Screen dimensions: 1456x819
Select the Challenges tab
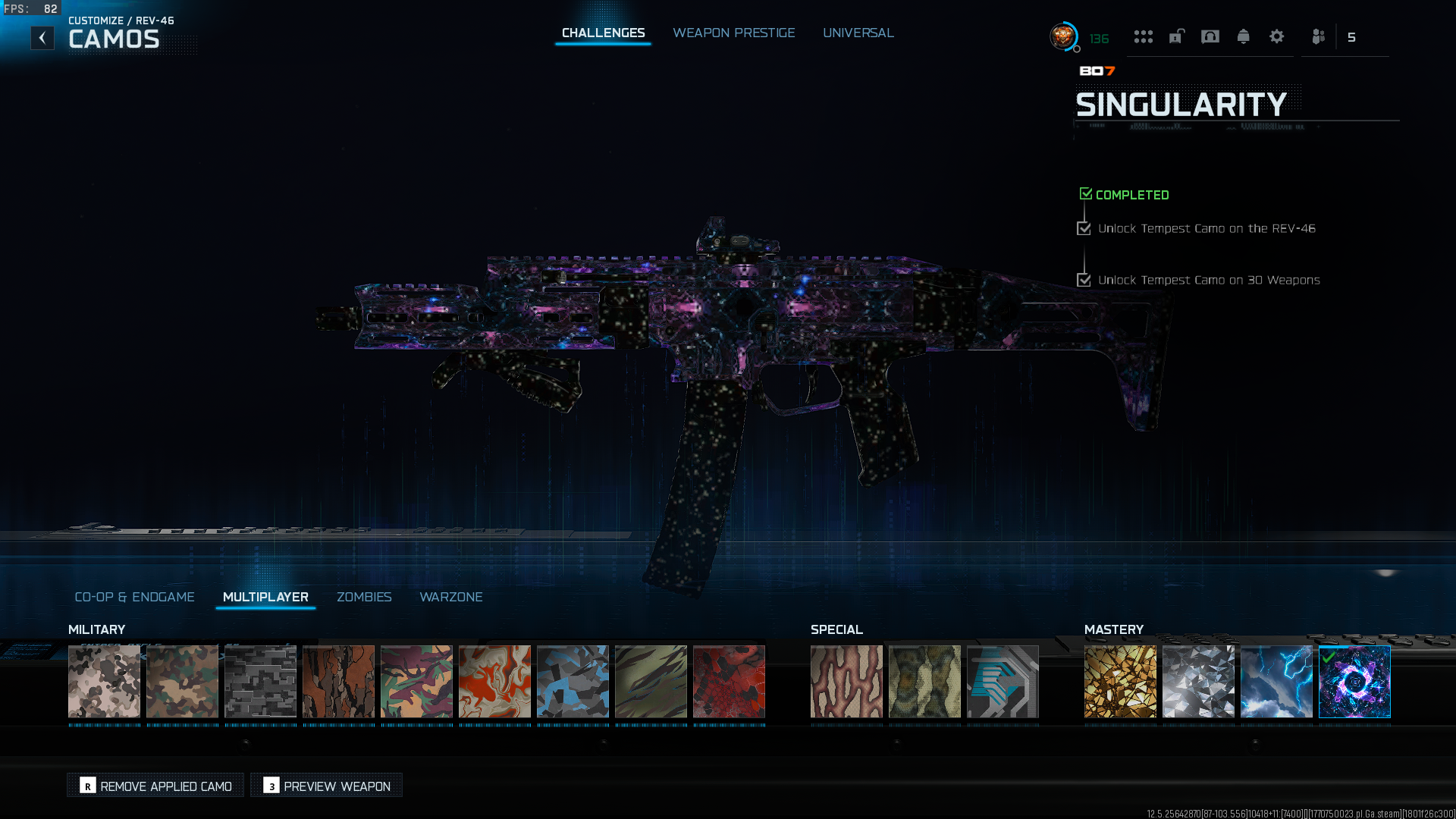pos(603,33)
